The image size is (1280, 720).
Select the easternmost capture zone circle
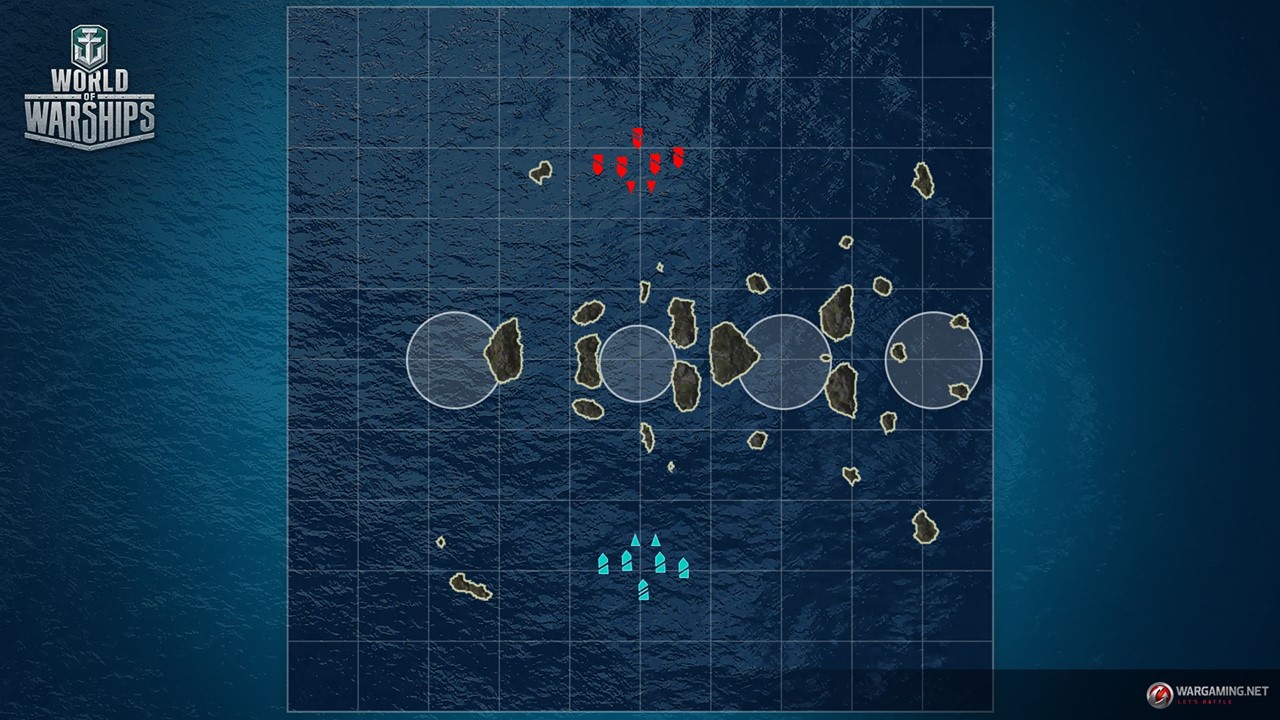(933, 360)
